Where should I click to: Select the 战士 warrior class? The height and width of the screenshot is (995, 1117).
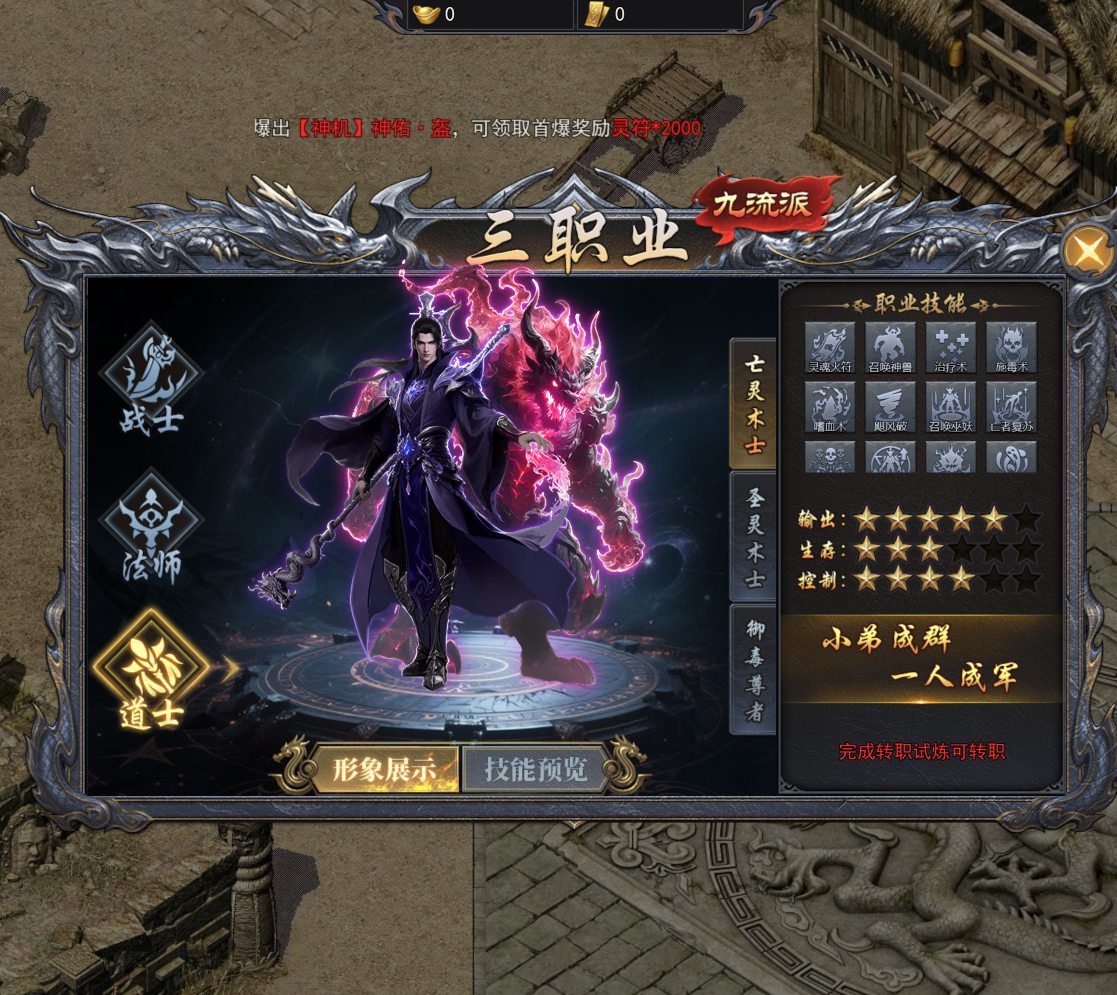[x=151, y=379]
